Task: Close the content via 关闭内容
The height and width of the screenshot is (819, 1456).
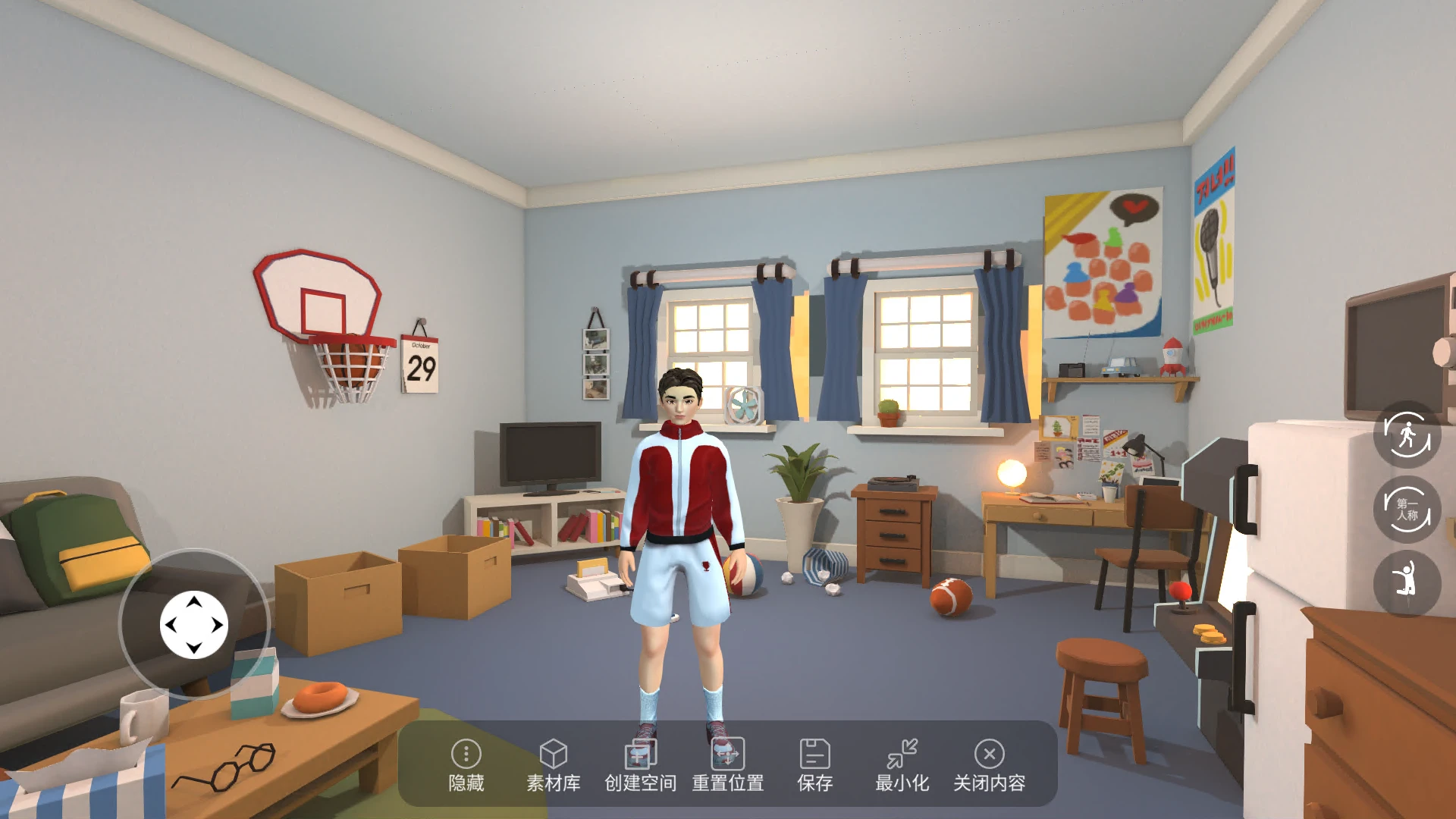Action: click(989, 764)
